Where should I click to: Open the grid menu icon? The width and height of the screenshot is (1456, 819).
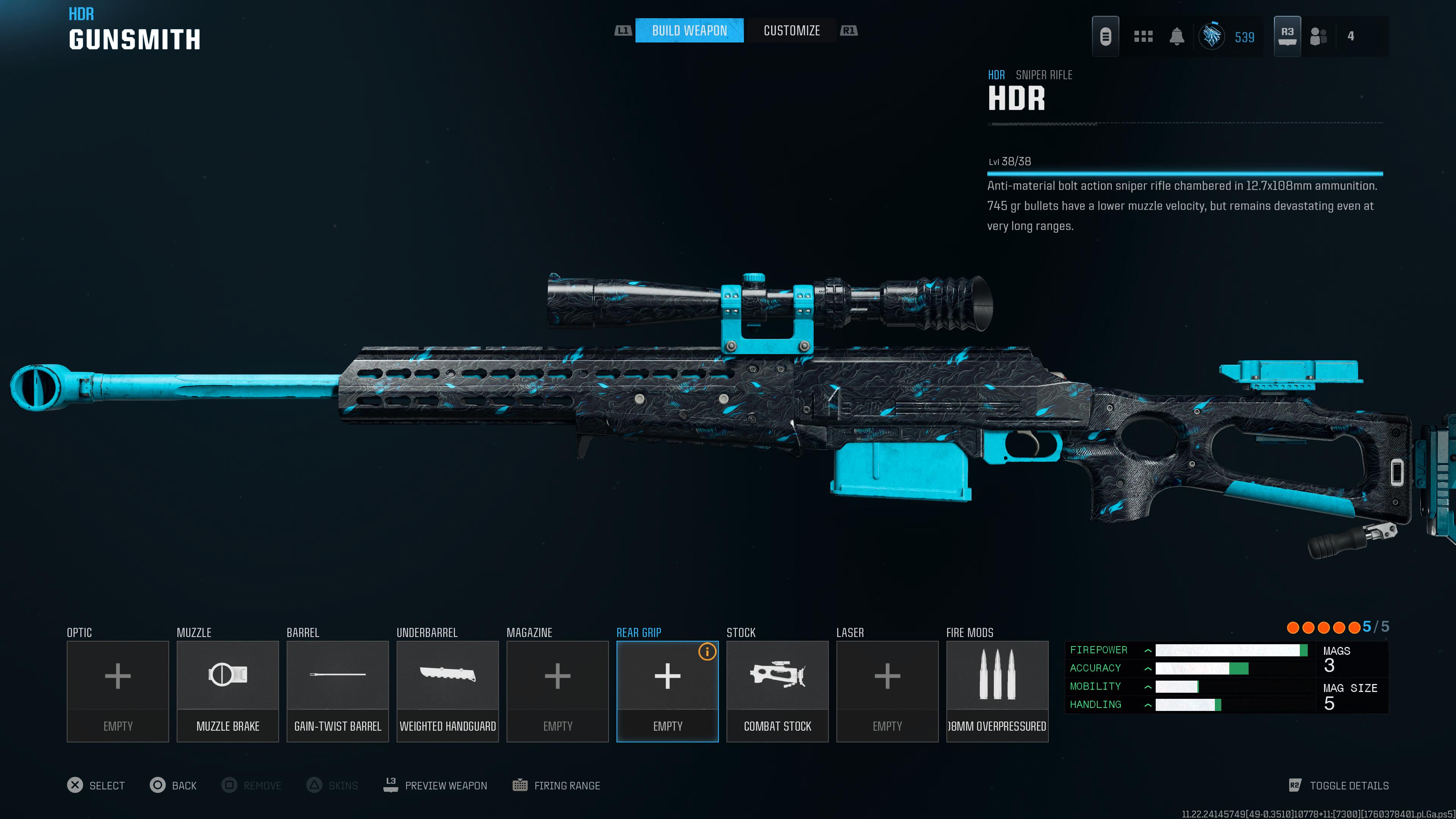point(1143,37)
